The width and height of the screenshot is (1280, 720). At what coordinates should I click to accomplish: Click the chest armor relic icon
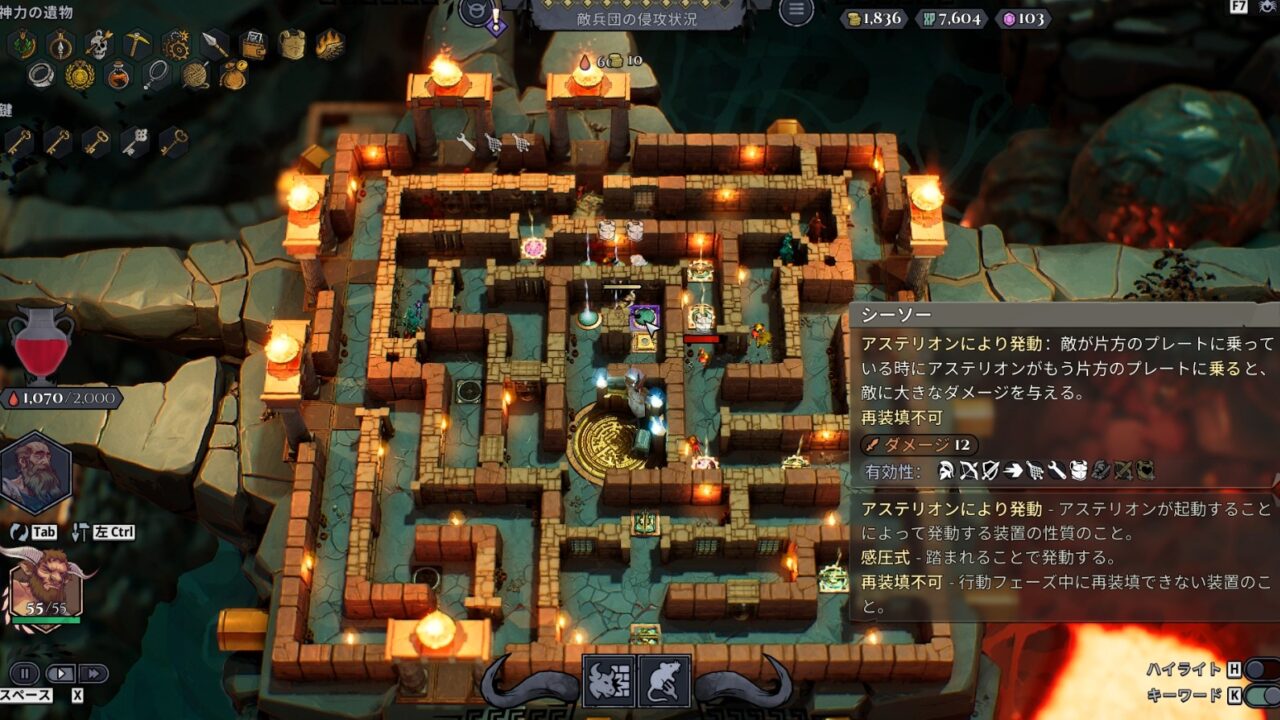(292, 44)
